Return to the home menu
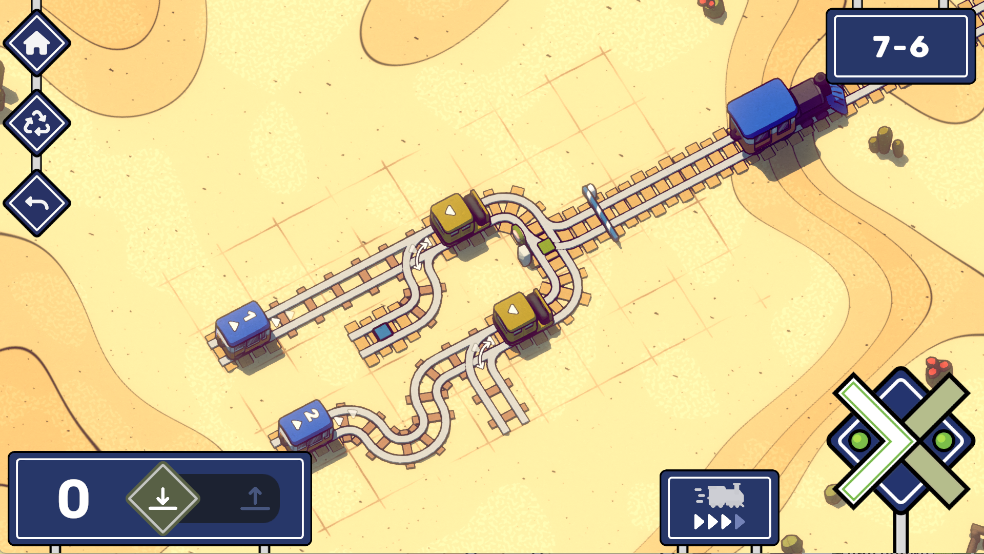 37,43
